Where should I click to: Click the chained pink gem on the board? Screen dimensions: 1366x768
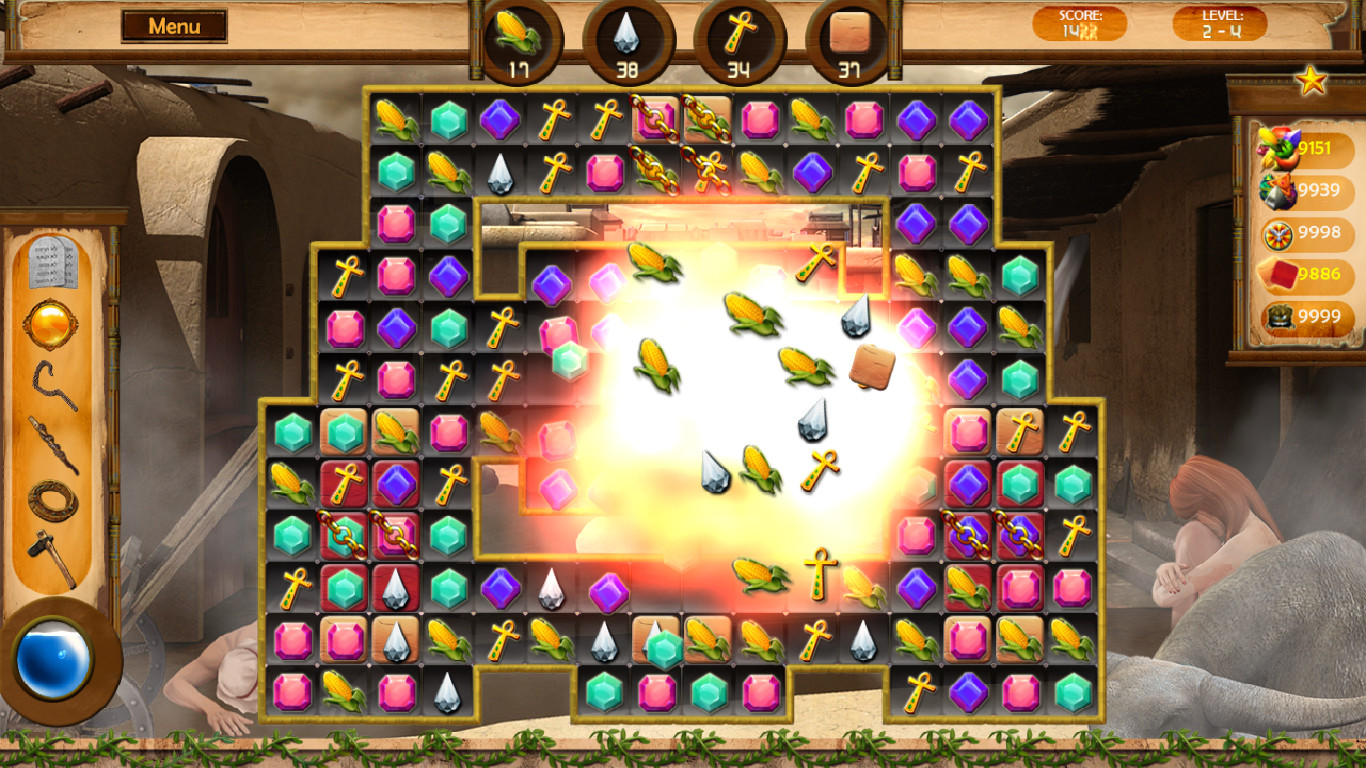coord(653,118)
